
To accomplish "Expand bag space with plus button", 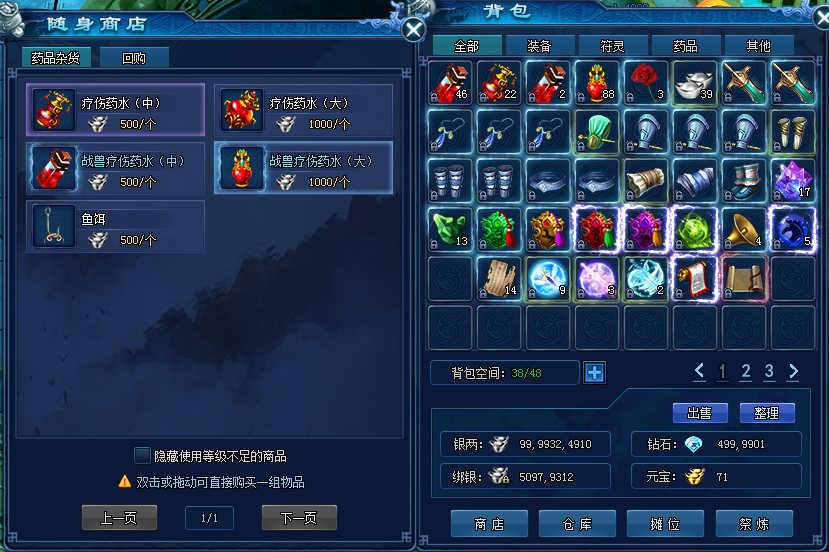I will (x=594, y=373).
